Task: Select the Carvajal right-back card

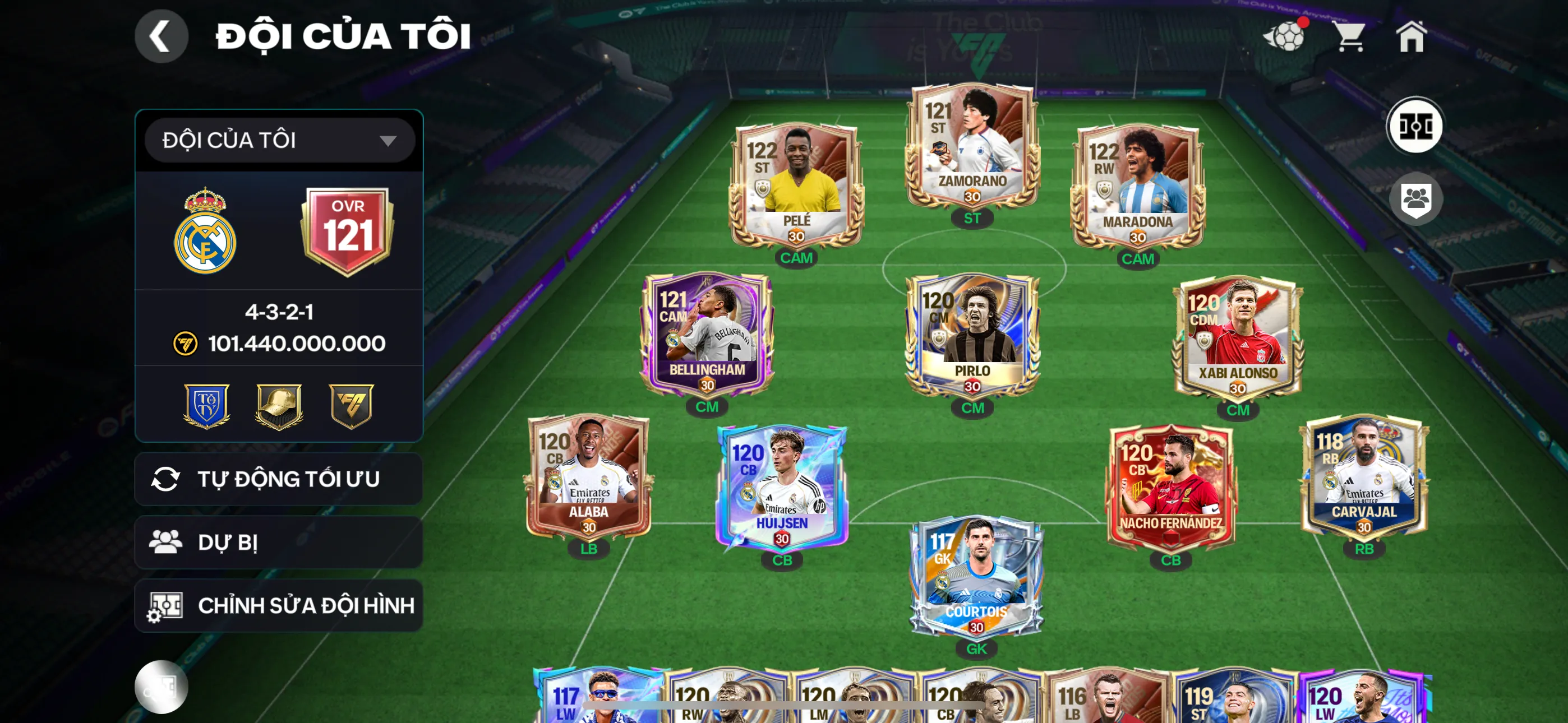Action: (x=1363, y=478)
